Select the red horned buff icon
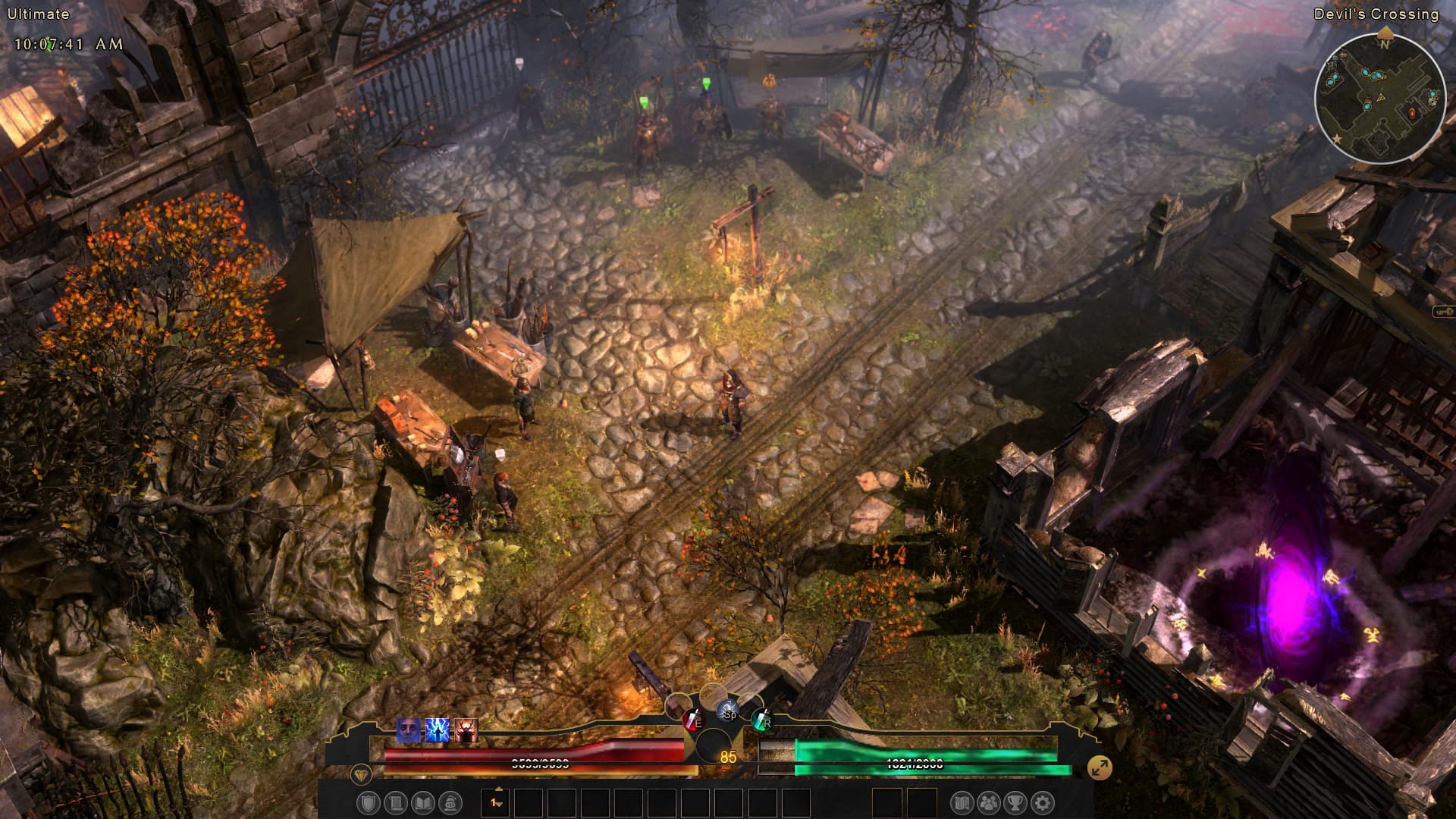Viewport: 1456px width, 819px height. [466, 730]
